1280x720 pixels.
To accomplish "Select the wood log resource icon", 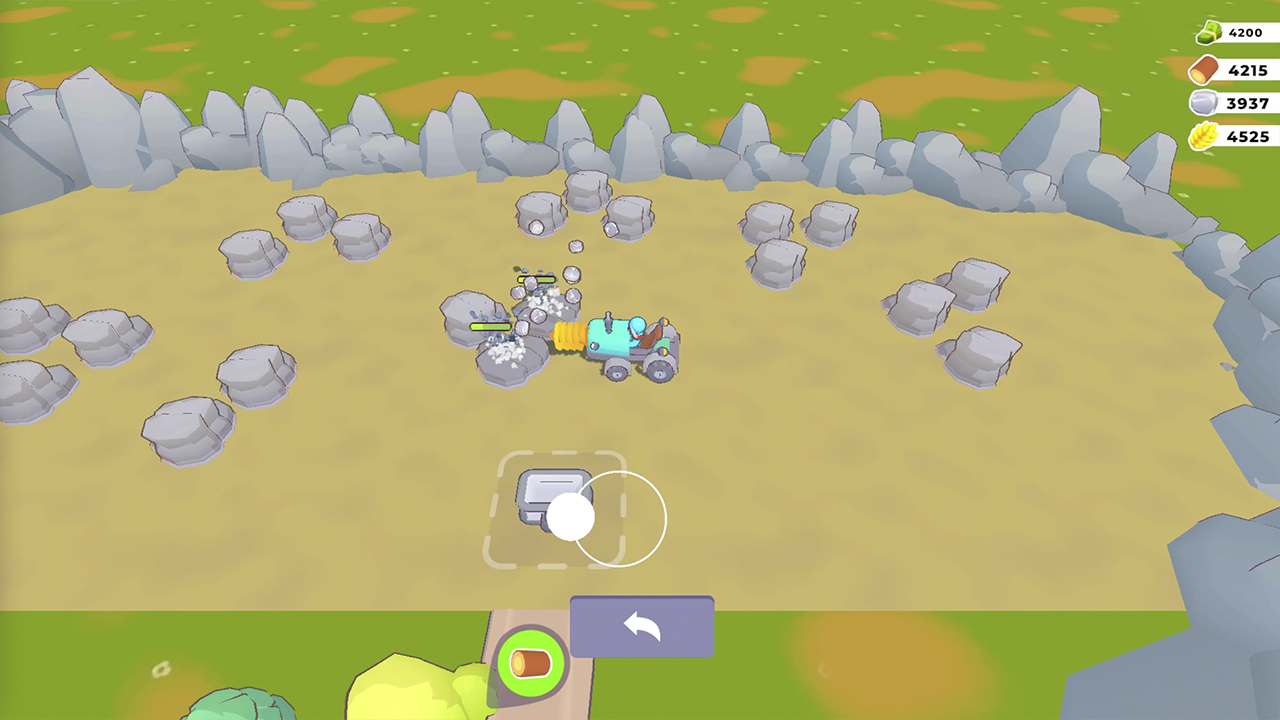I will [x=1205, y=69].
